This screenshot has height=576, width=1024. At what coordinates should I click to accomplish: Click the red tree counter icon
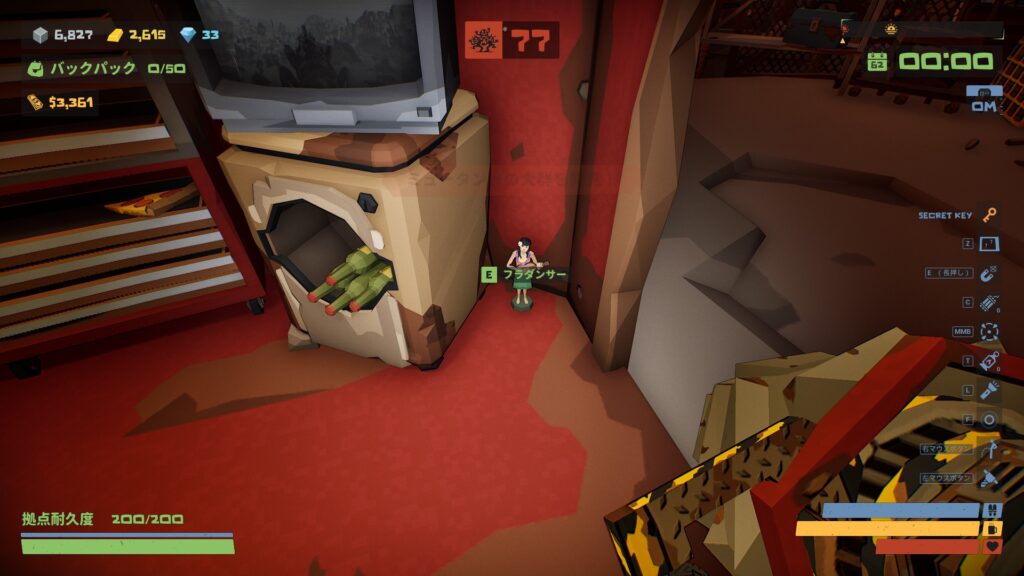point(485,41)
